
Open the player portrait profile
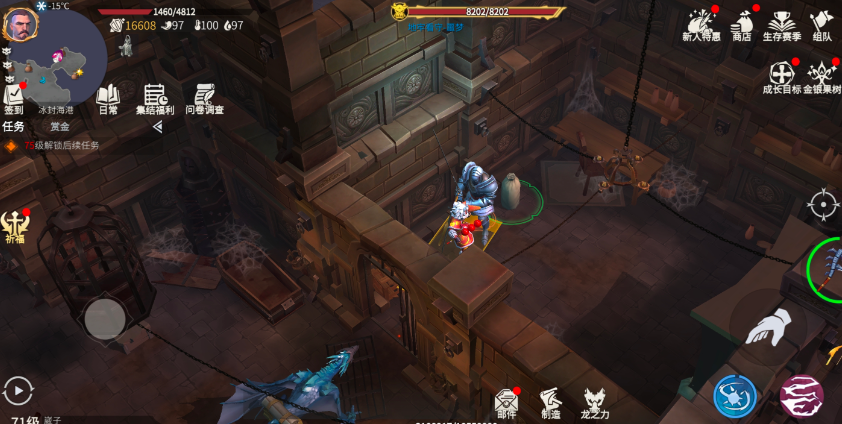[x=20, y=26]
